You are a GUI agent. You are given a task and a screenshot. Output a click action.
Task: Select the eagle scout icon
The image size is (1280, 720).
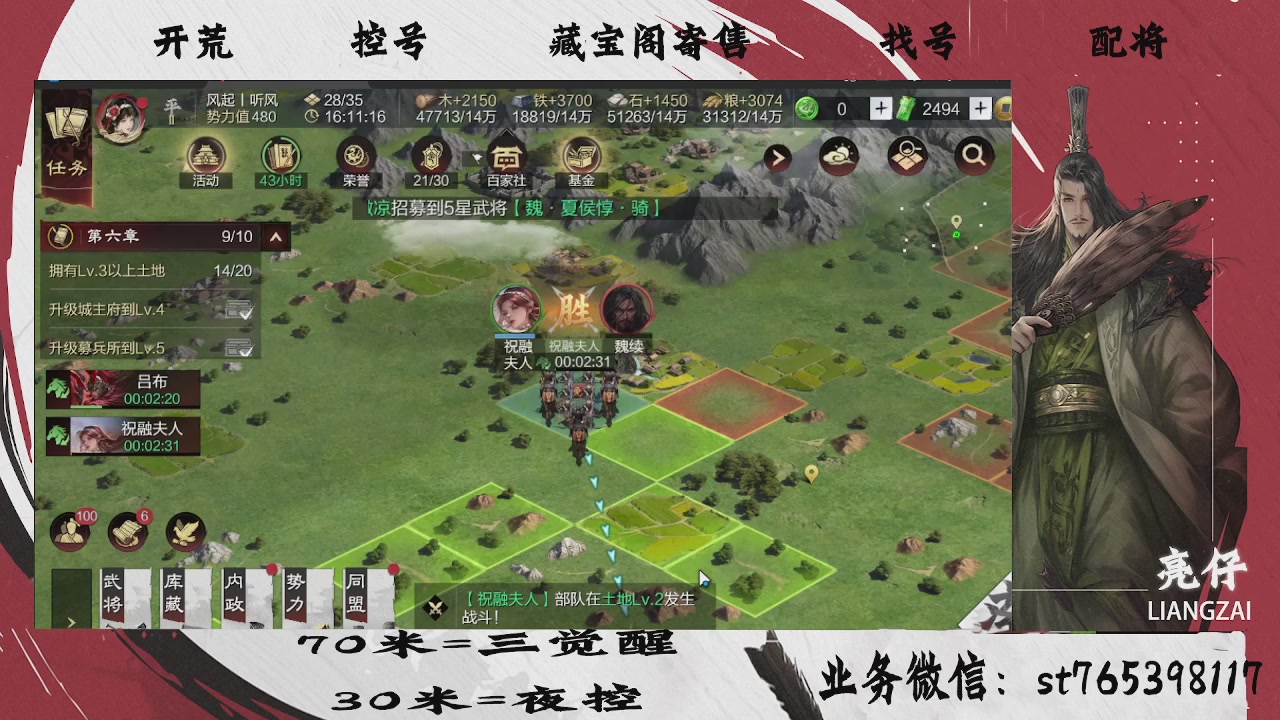tap(186, 531)
